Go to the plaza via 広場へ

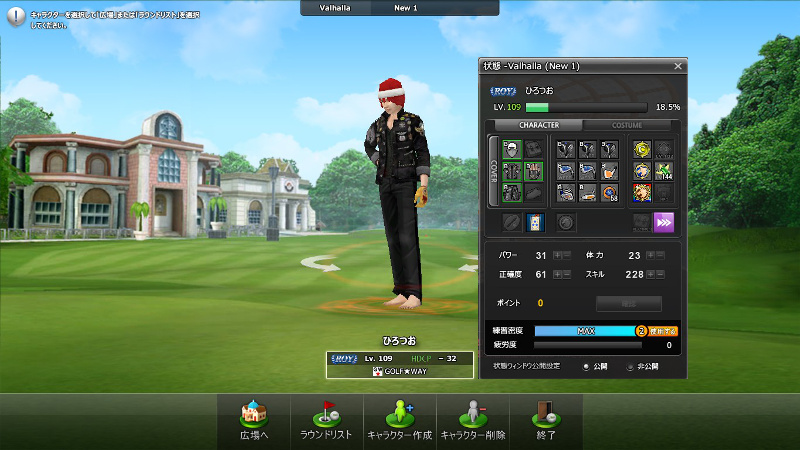(x=257, y=421)
